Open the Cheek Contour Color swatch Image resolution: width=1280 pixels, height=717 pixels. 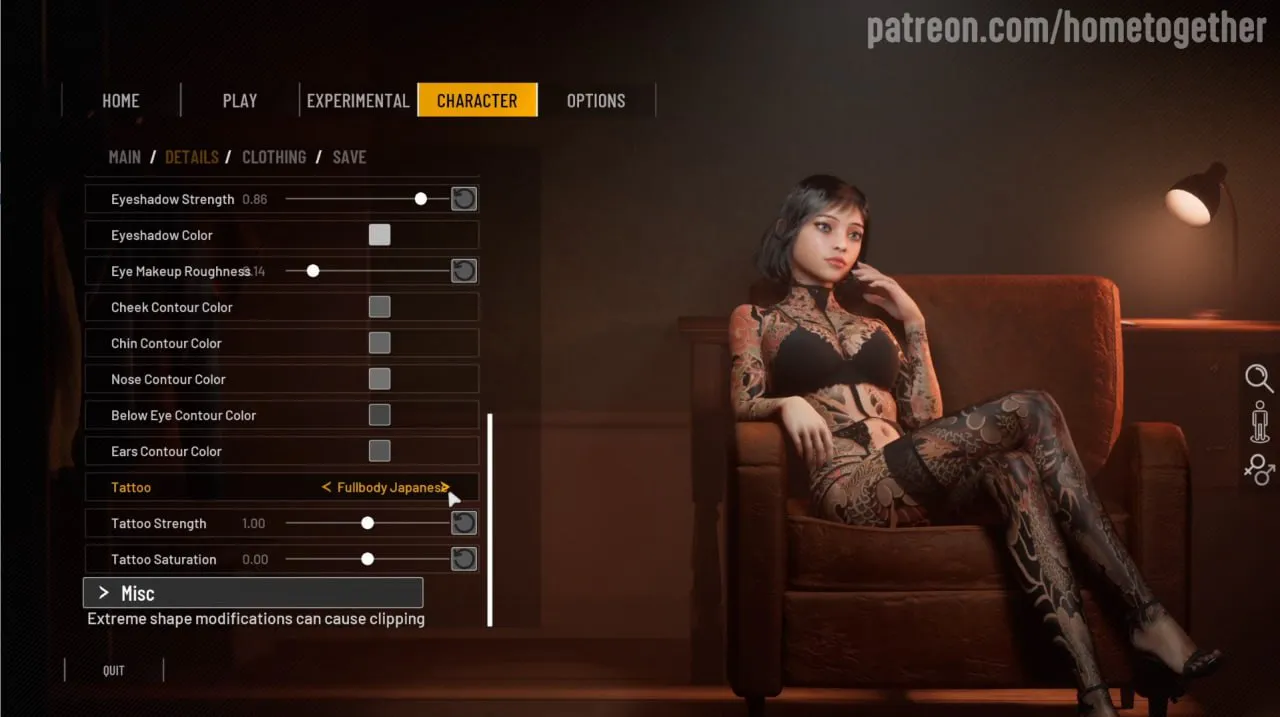379,307
